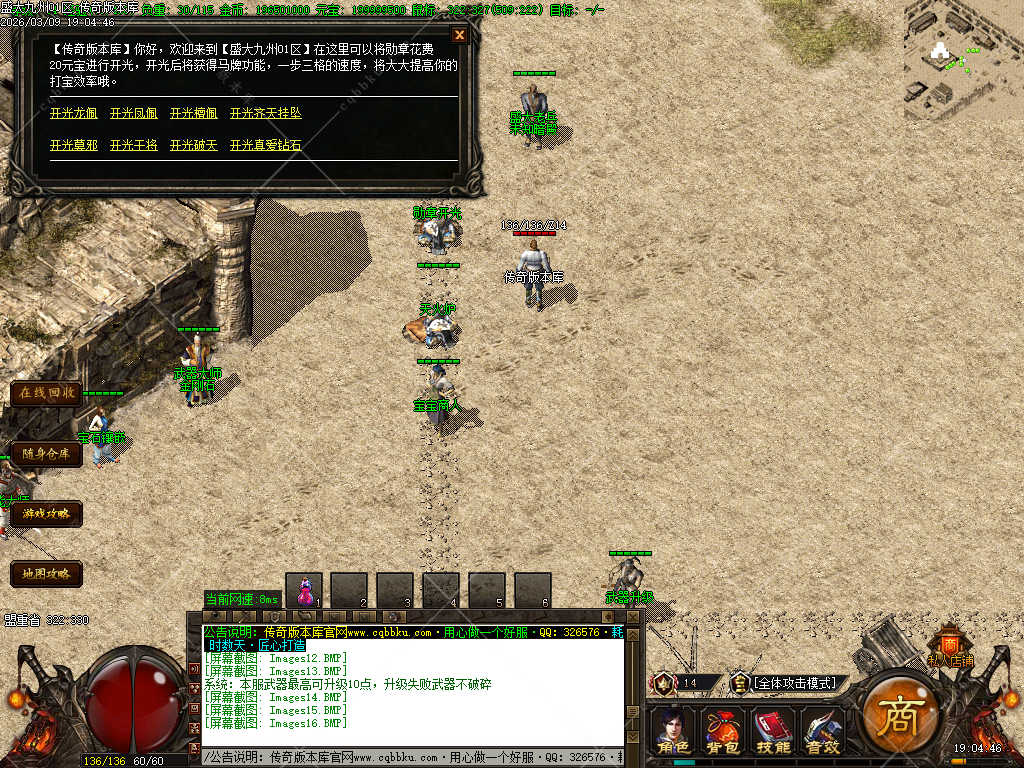The image size is (1024, 768).
Task: Pick the 开光檀佩 option
Action: tap(194, 114)
